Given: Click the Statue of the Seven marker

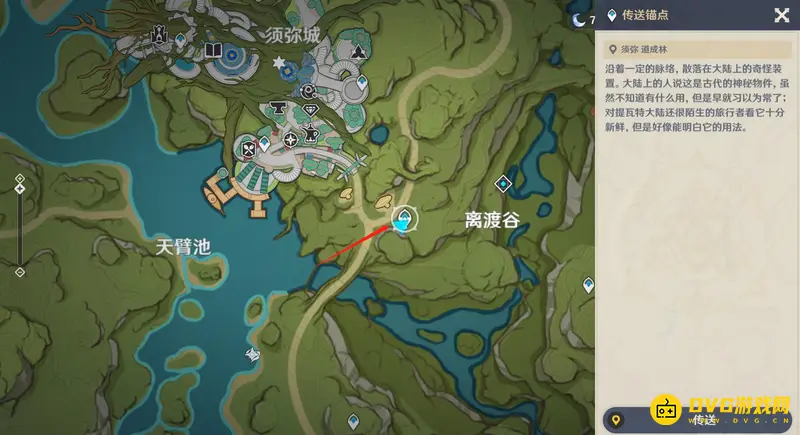Looking at the screenshot, I should [x=157, y=37].
